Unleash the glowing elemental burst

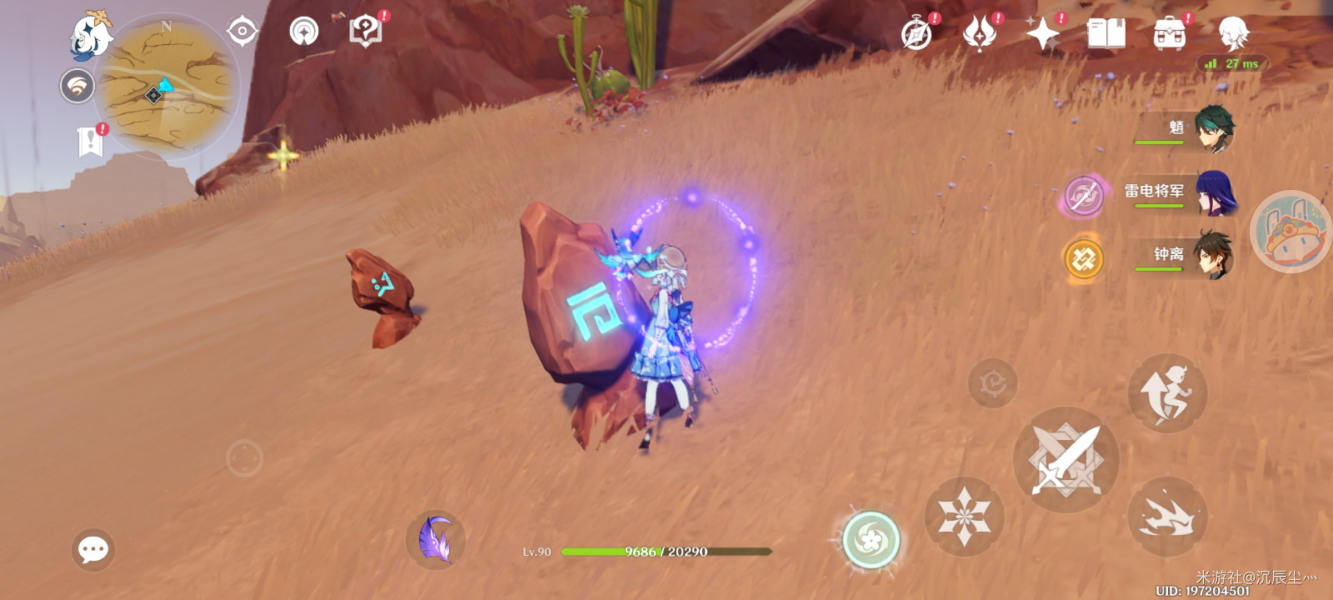pos(871,540)
